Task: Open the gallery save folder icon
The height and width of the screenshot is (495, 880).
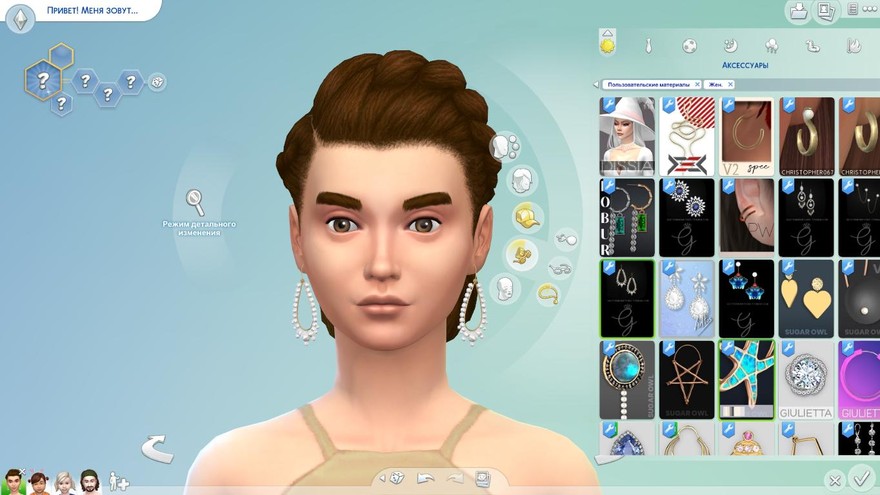Action: point(798,12)
